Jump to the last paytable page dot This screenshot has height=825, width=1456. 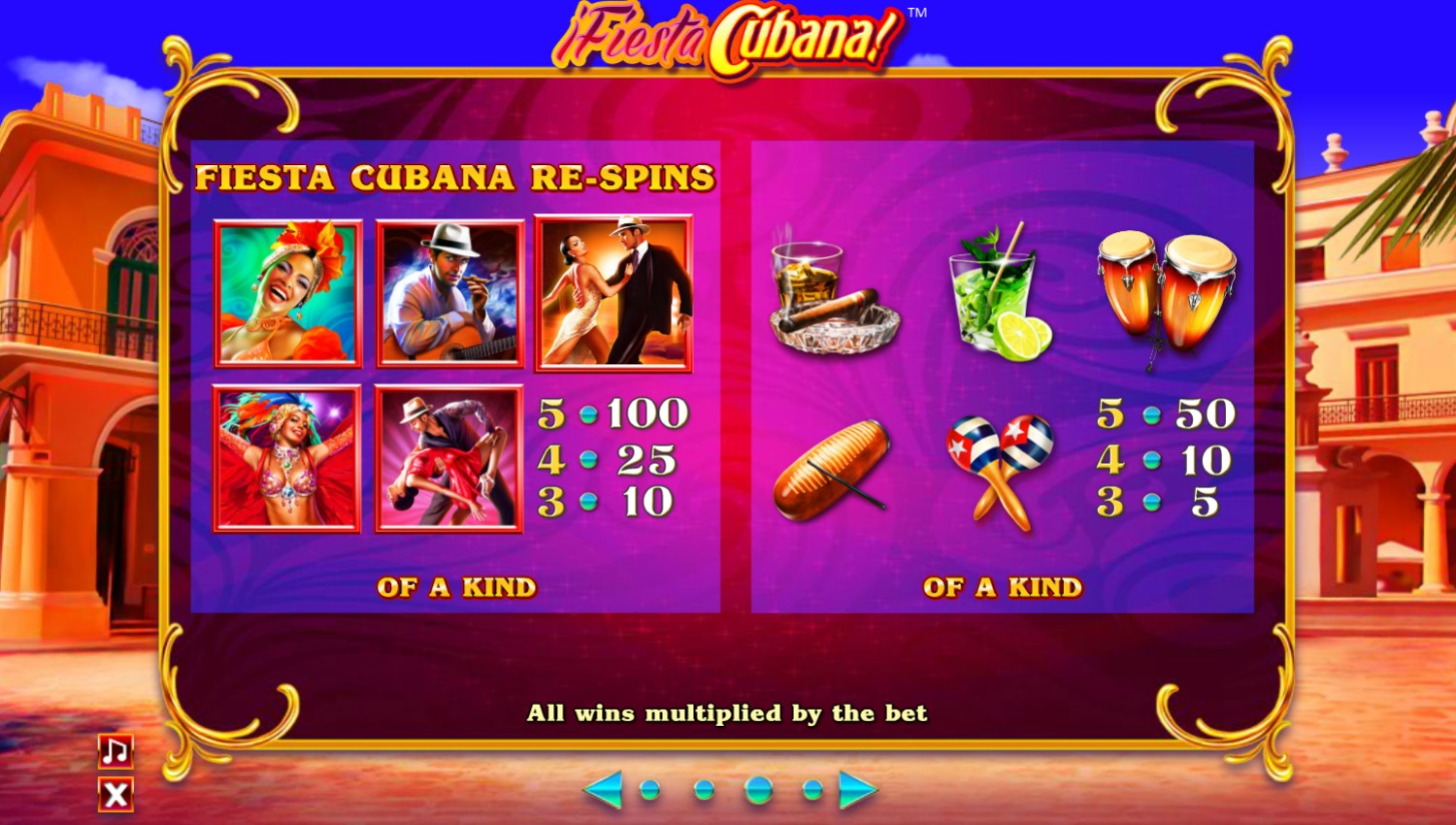tap(812, 790)
